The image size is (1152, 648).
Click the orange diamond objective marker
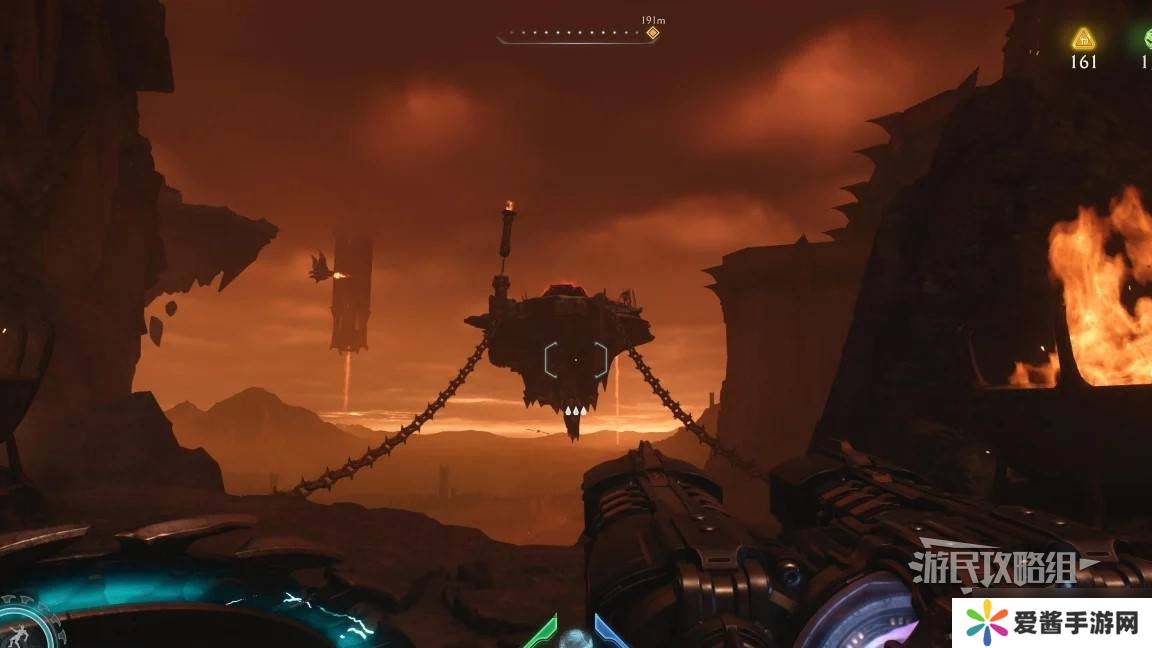652,33
